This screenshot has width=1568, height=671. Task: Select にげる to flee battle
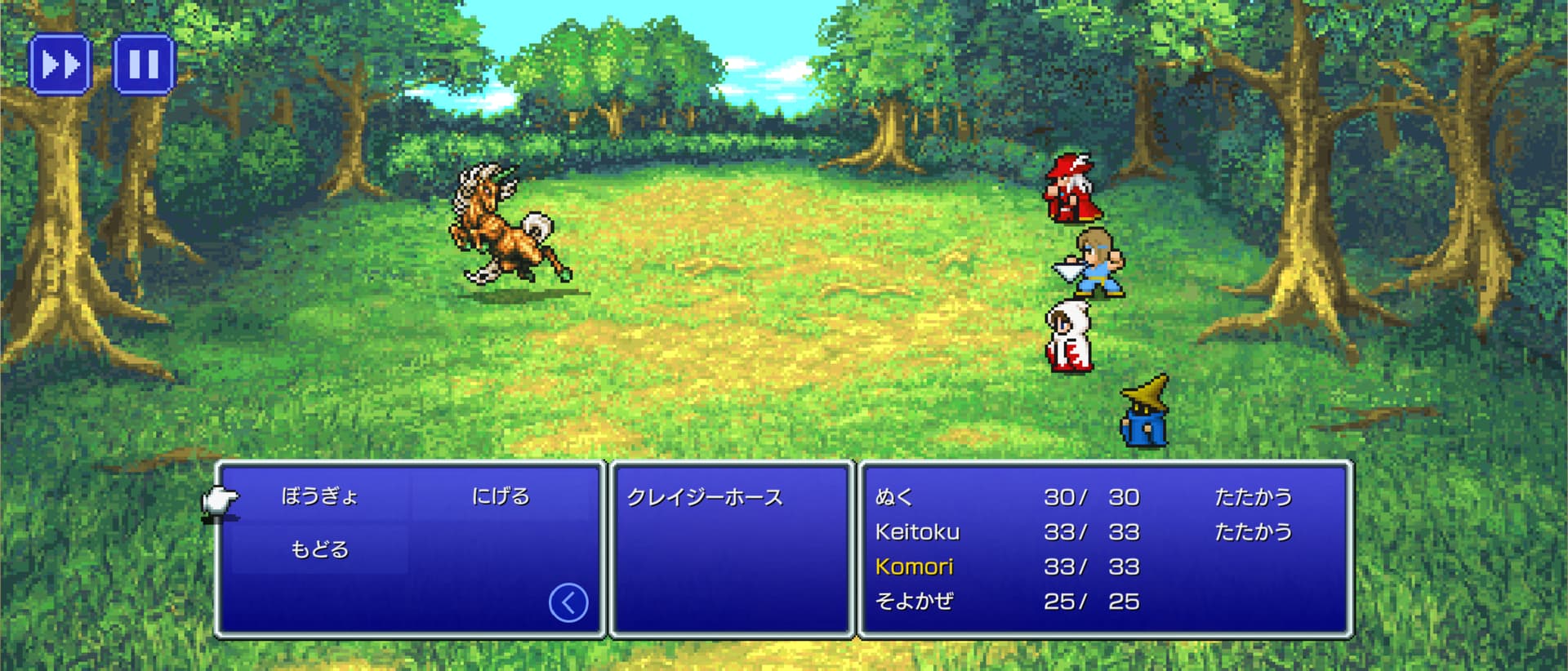point(501,496)
